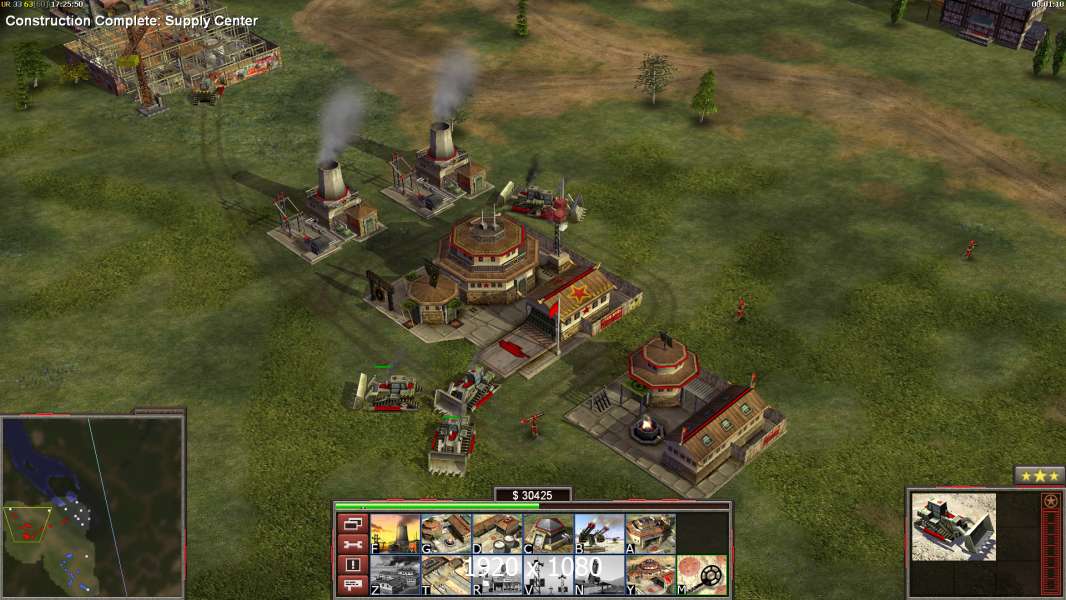Click the exclamation mark button

(351, 565)
